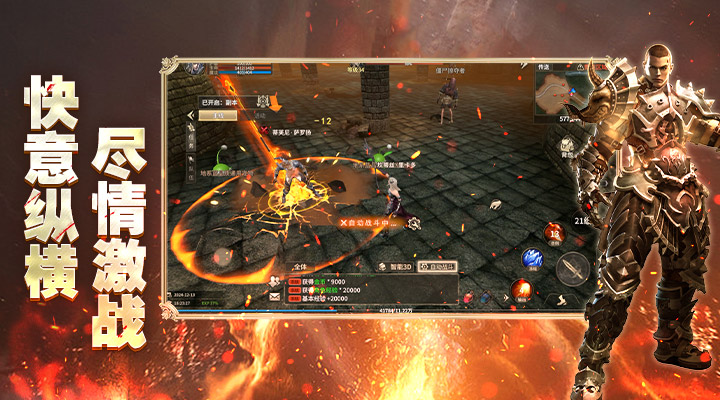Image resolution: width=720 pixels, height=400 pixels.
Task: Select the 主线 main quest tab
Action: tap(218, 114)
